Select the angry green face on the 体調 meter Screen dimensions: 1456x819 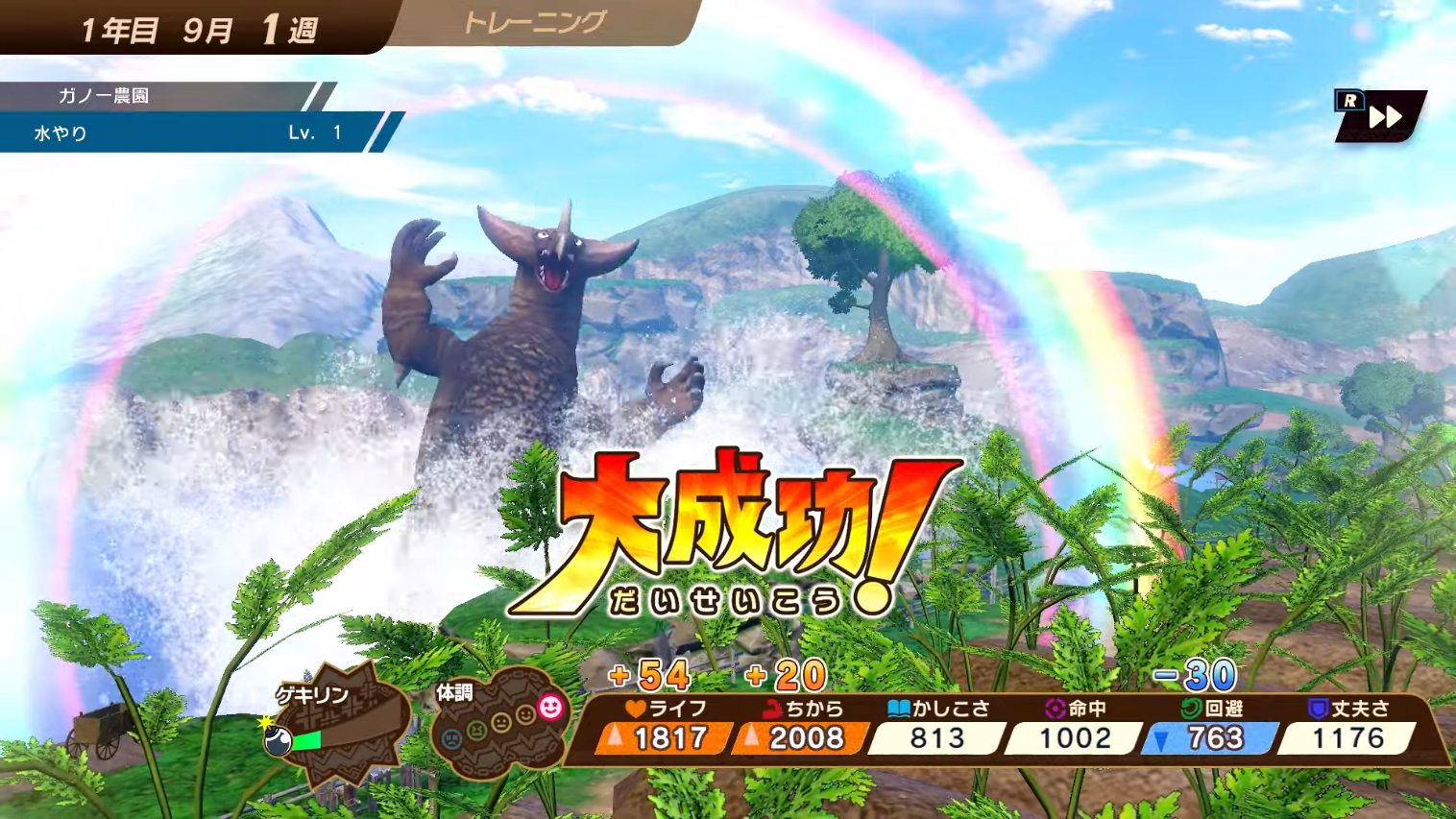tap(477, 732)
